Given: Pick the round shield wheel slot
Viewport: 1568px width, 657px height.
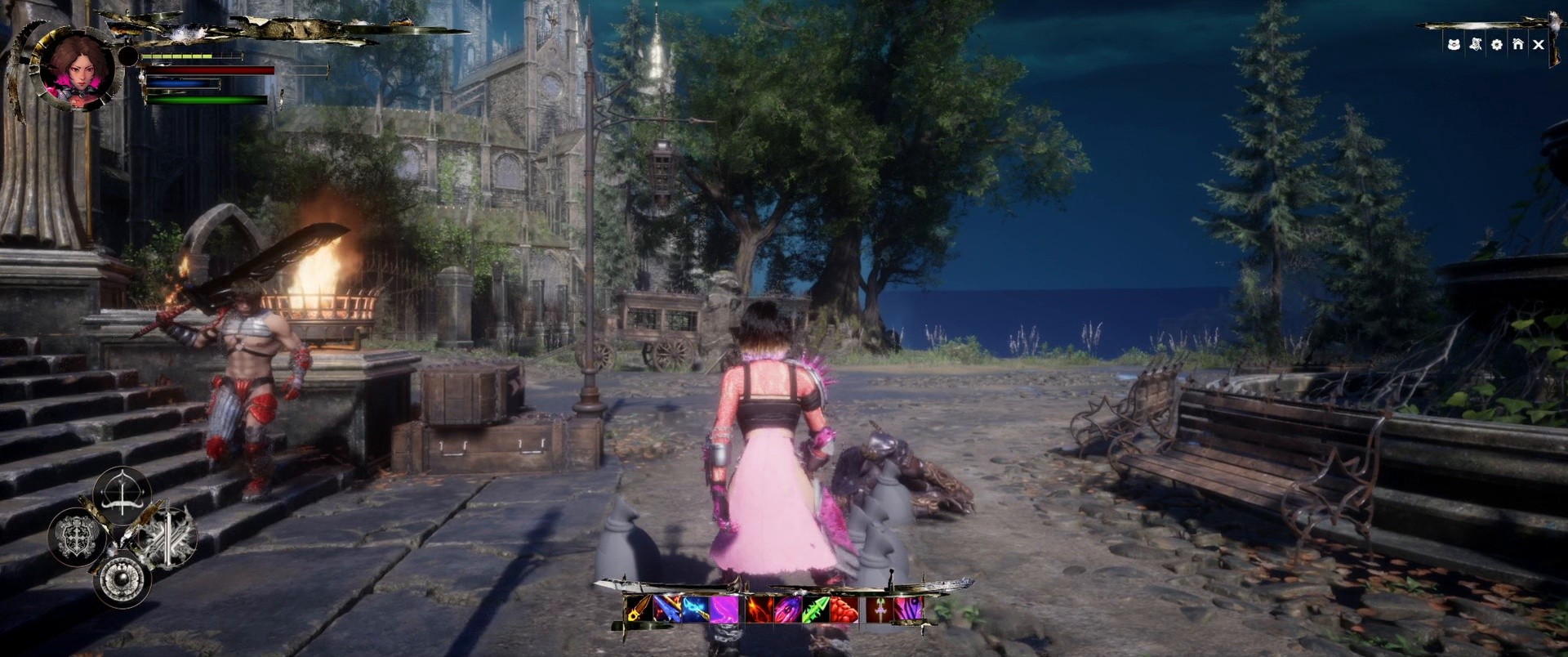Looking at the screenshot, I should [x=122, y=578].
